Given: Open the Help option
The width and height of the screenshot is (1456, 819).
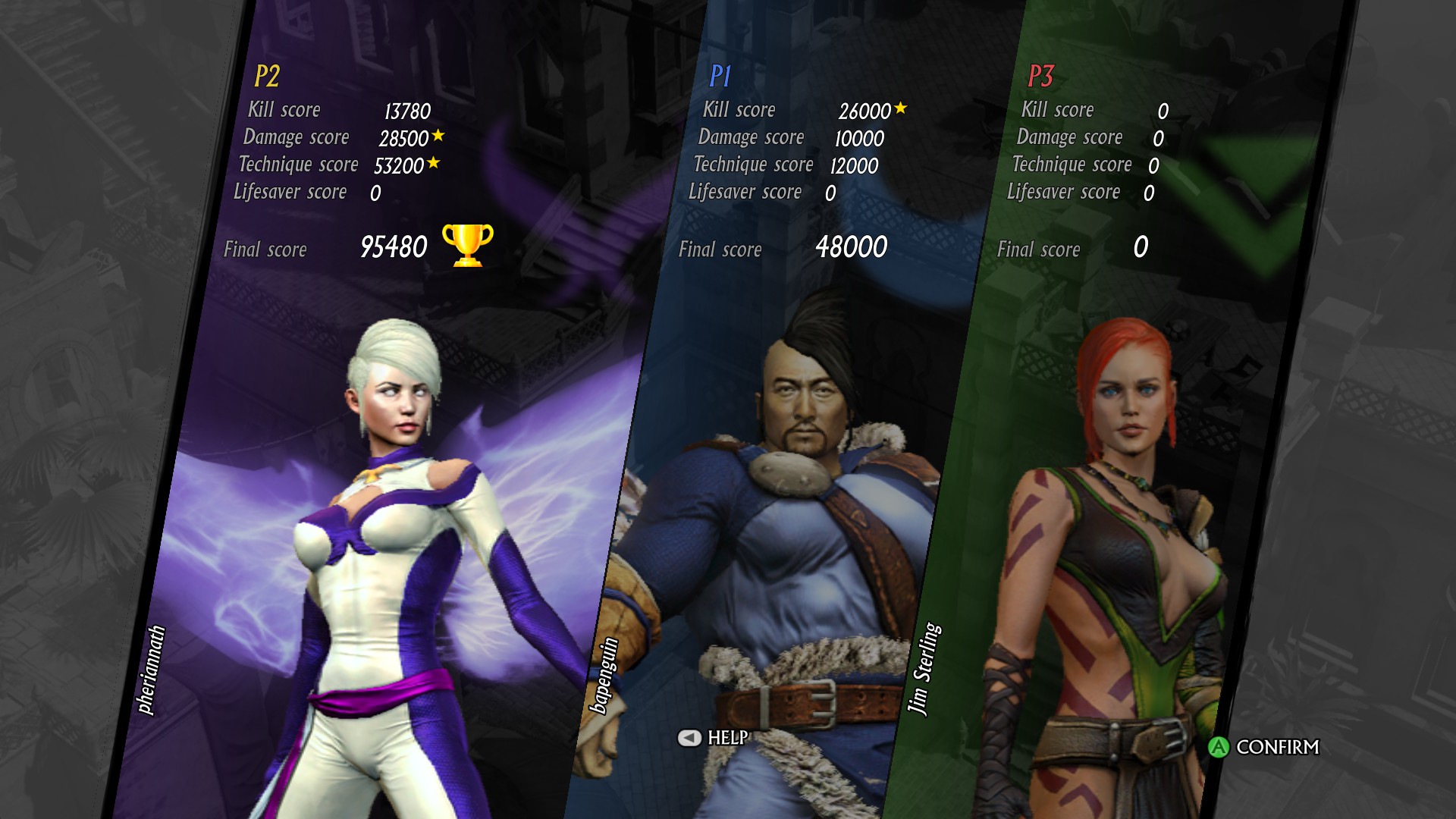Looking at the screenshot, I should click(x=713, y=738).
